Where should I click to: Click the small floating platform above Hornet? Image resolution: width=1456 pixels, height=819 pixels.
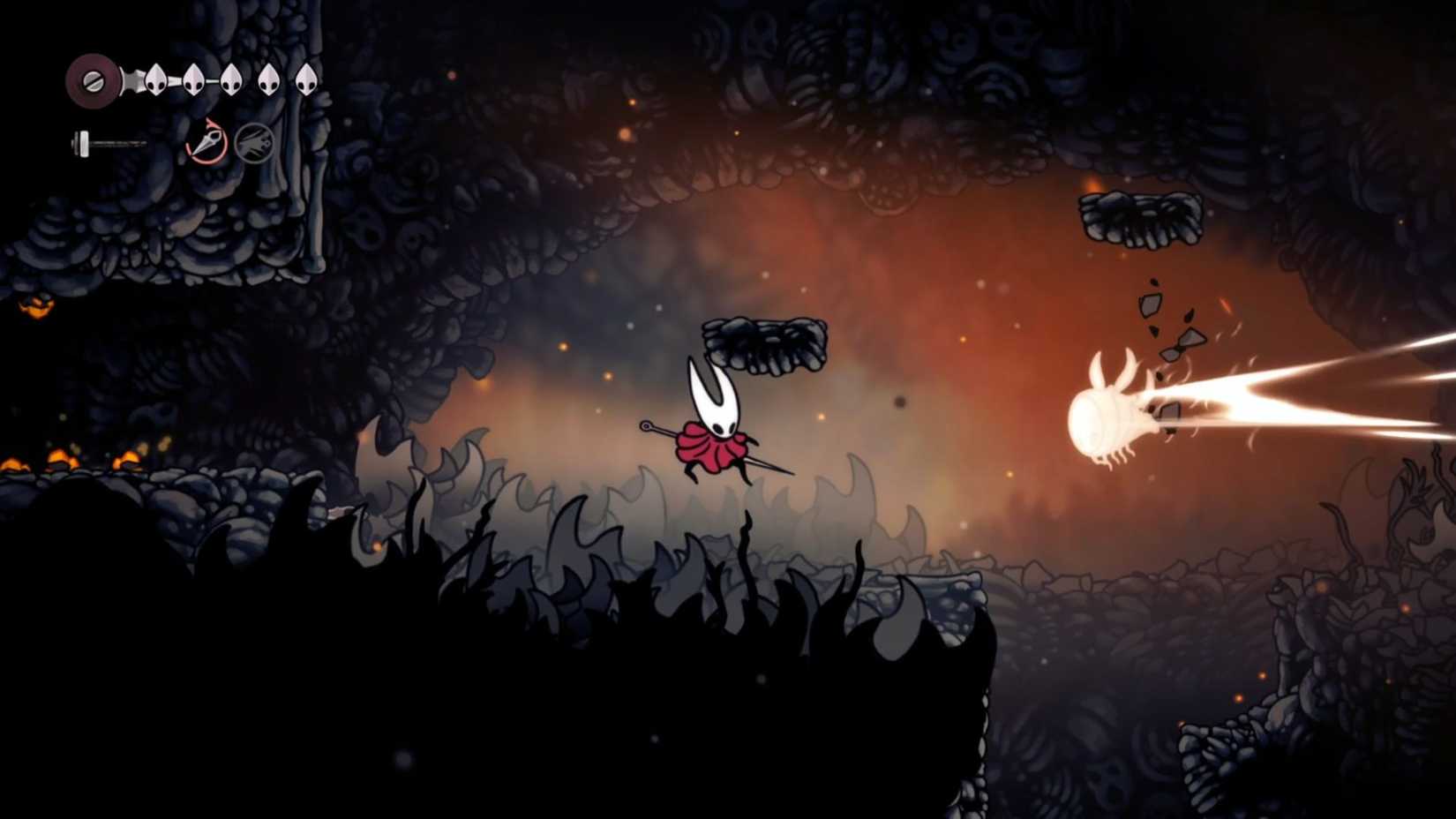(763, 344)
